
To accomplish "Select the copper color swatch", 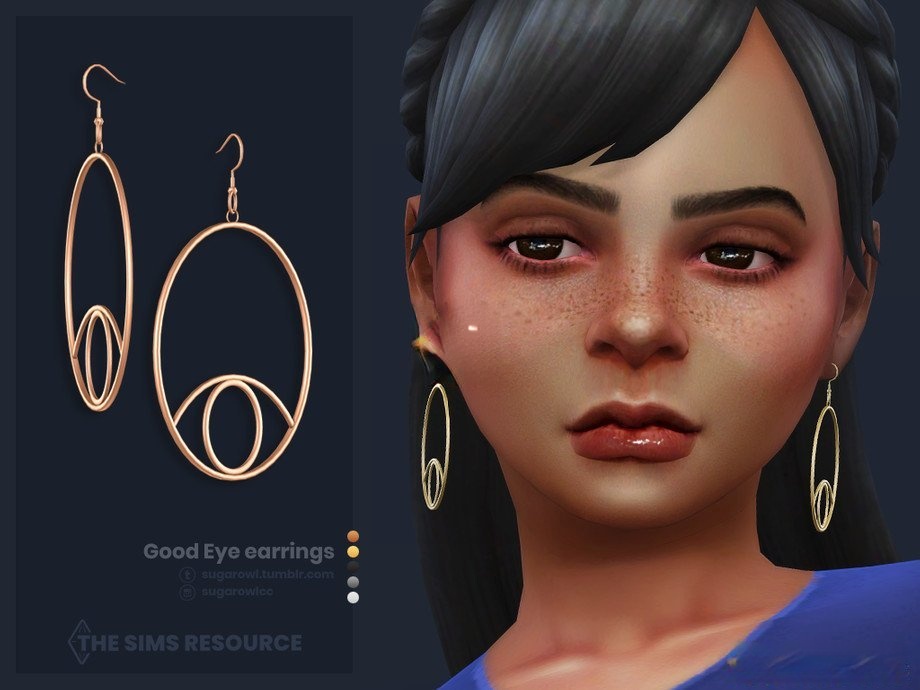I will (x=352, y=534).
